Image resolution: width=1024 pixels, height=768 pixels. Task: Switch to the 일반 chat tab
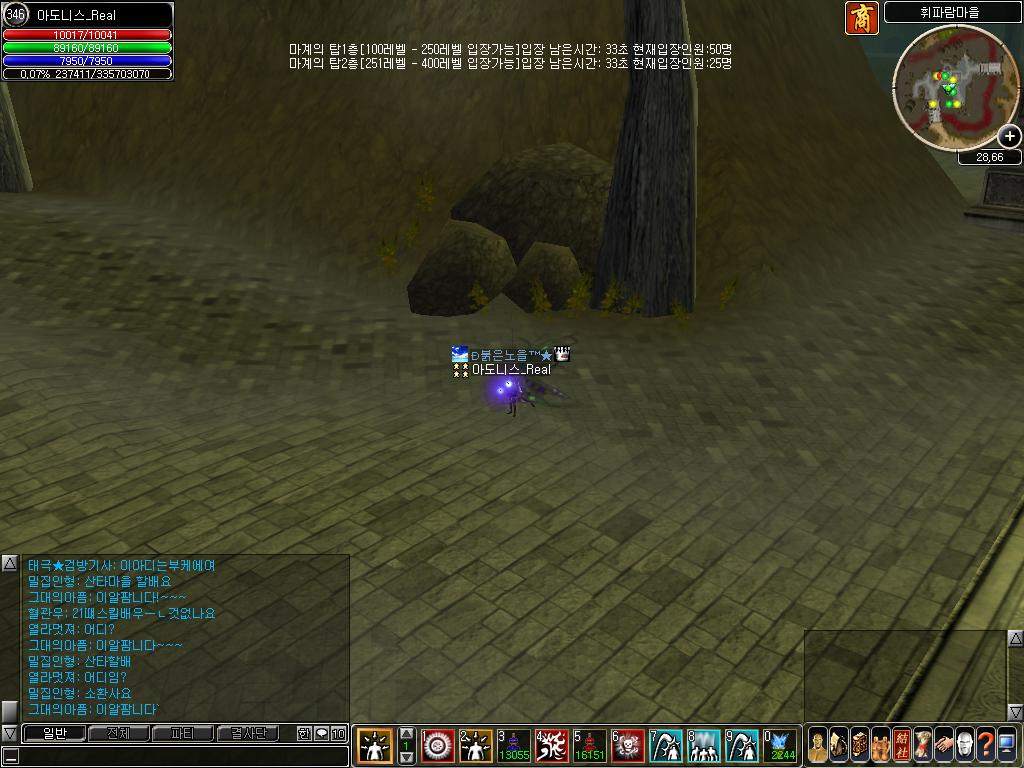[x=54, y=733]
